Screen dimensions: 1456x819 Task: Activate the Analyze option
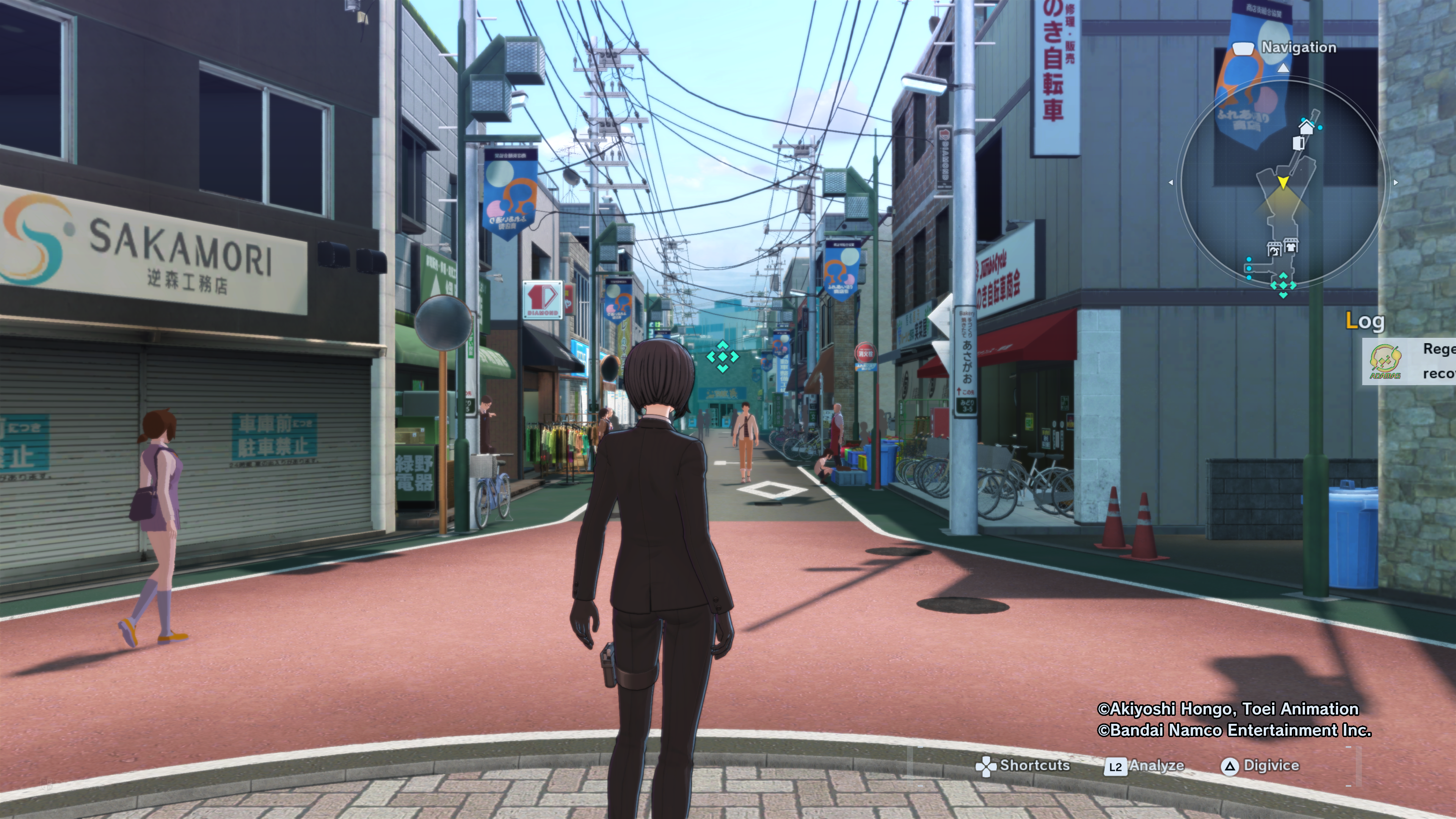pos(1145,766)
